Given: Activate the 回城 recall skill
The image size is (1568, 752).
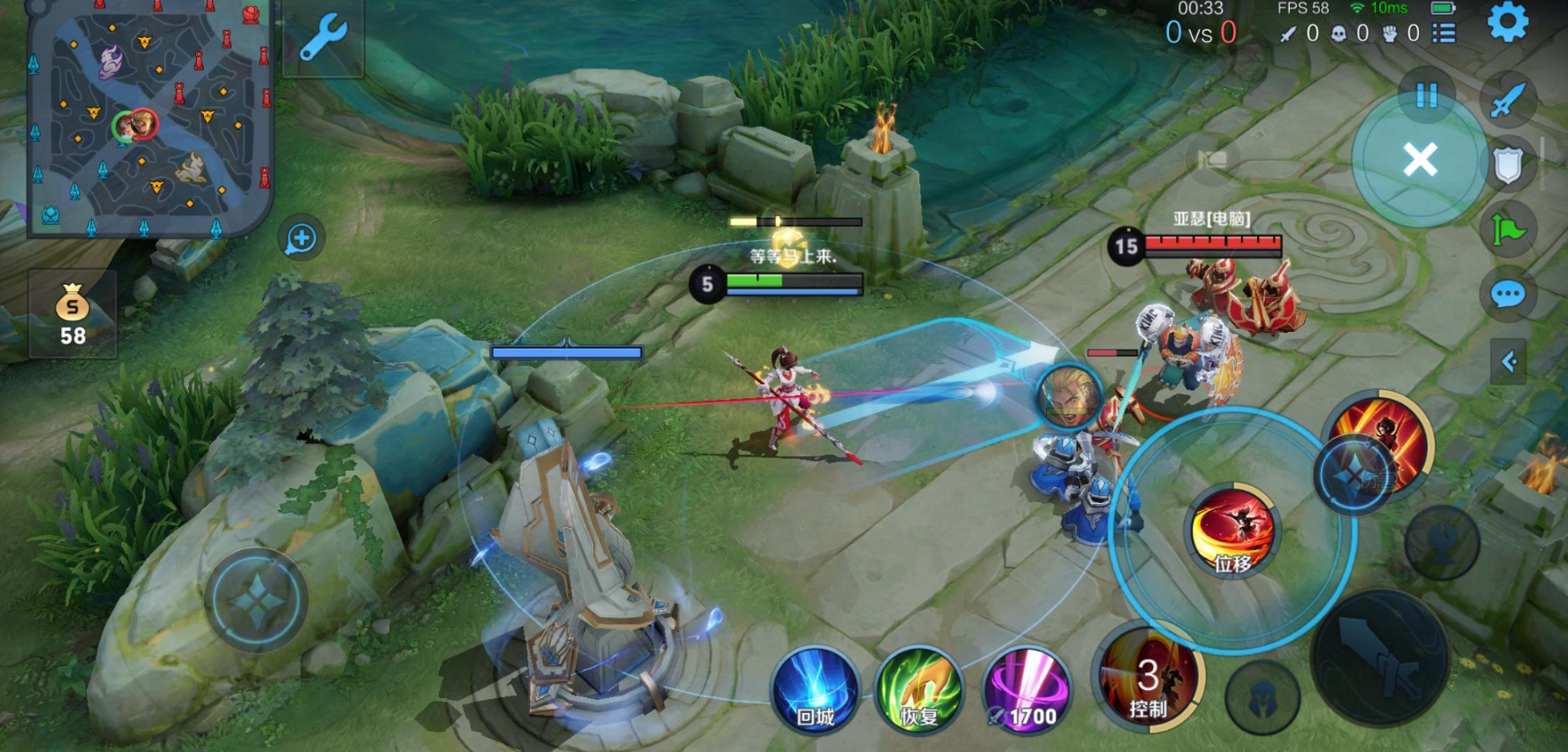Looking at the screenshot, I should (x=815, y=690).
